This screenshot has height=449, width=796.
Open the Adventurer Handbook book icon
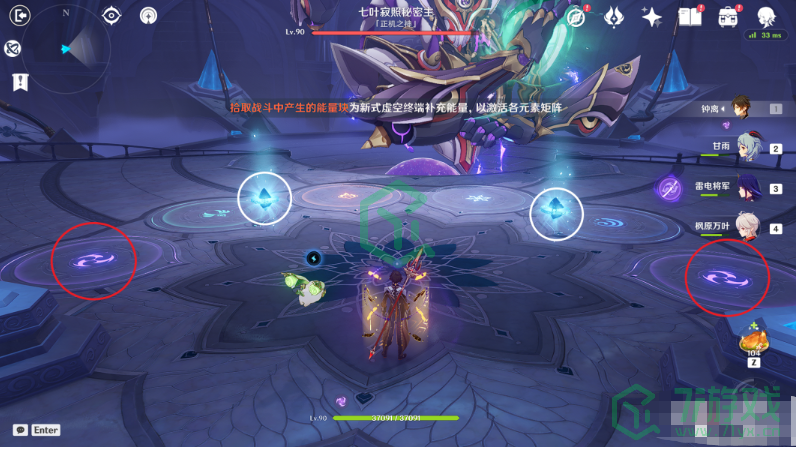click(x=689, y=17)
